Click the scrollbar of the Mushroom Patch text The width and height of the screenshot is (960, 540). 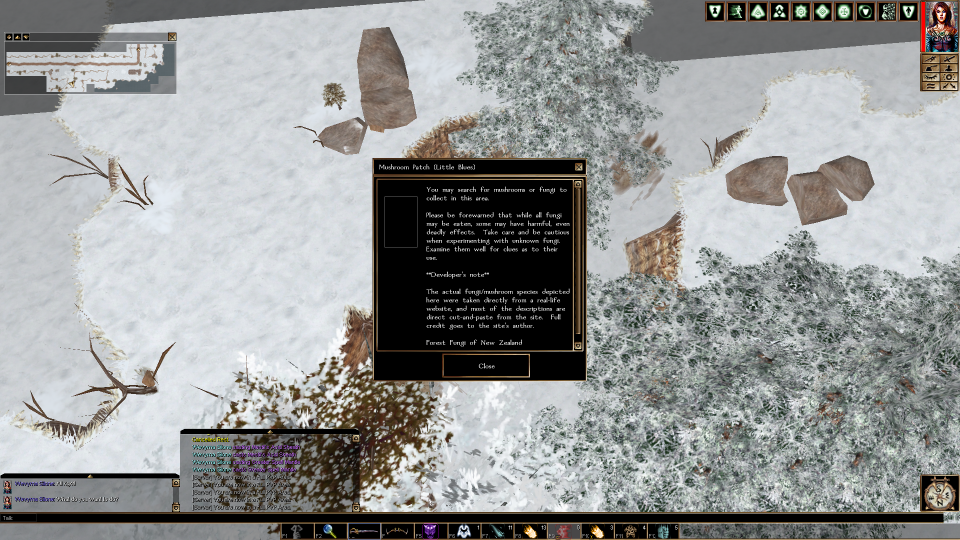[x=578, y=265]
